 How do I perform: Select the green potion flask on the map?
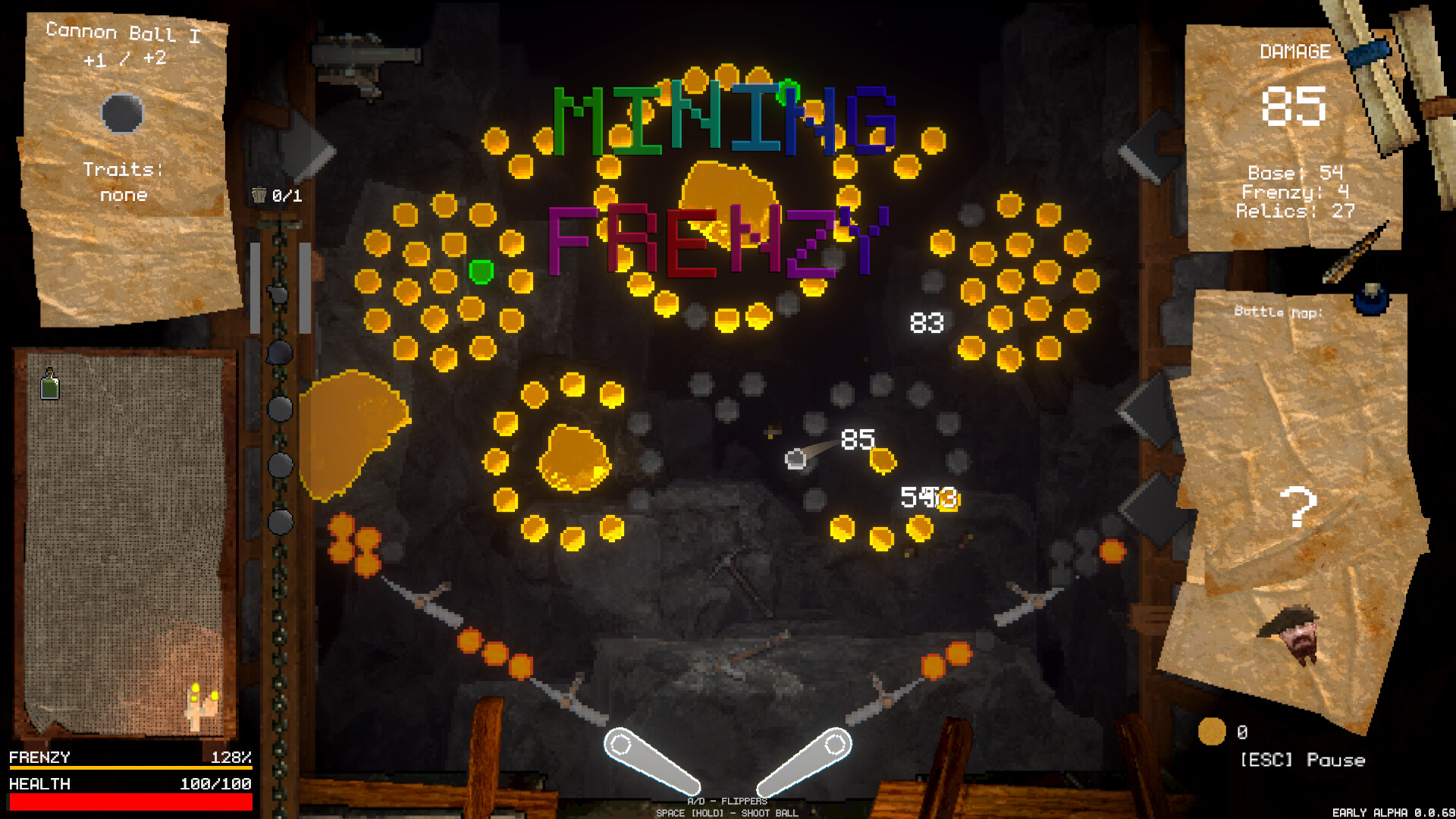tap(49, 386)
